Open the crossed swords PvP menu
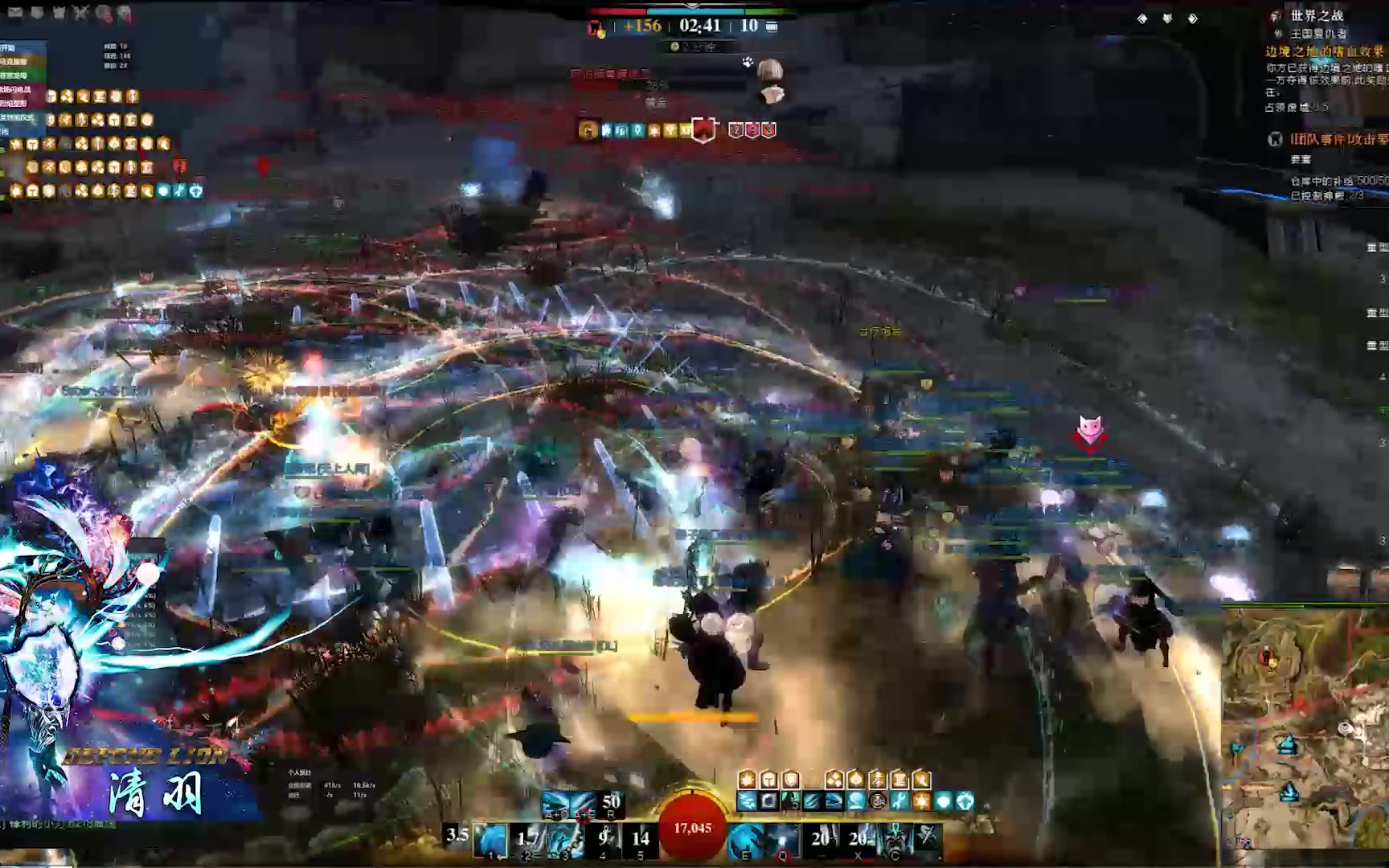Screen dimensions: 1389x868 (x=80, y=12)
